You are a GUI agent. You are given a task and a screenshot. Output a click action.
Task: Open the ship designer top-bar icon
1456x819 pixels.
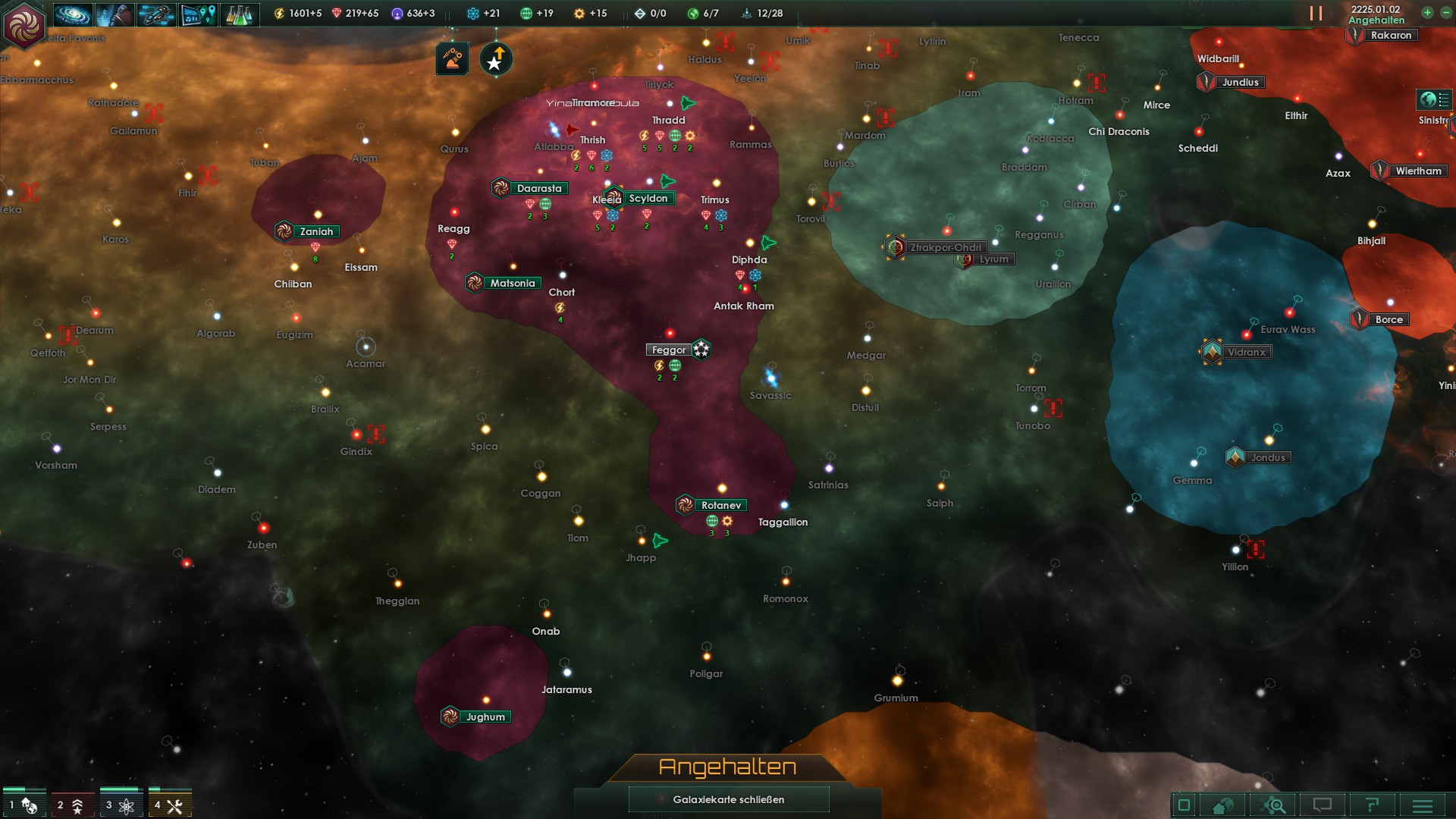tap(157, 14)
